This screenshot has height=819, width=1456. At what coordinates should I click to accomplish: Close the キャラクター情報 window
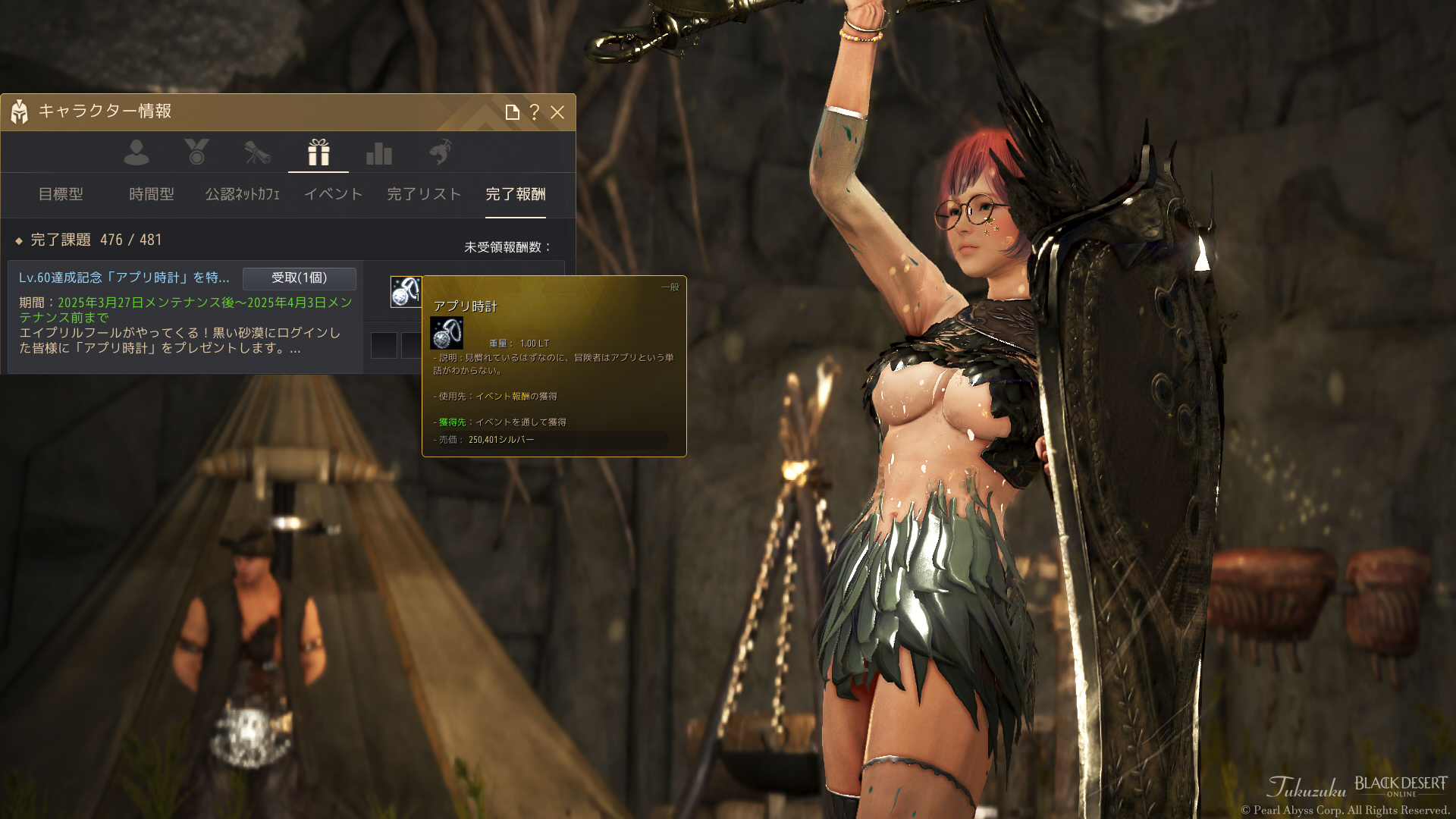pos(557,112)
